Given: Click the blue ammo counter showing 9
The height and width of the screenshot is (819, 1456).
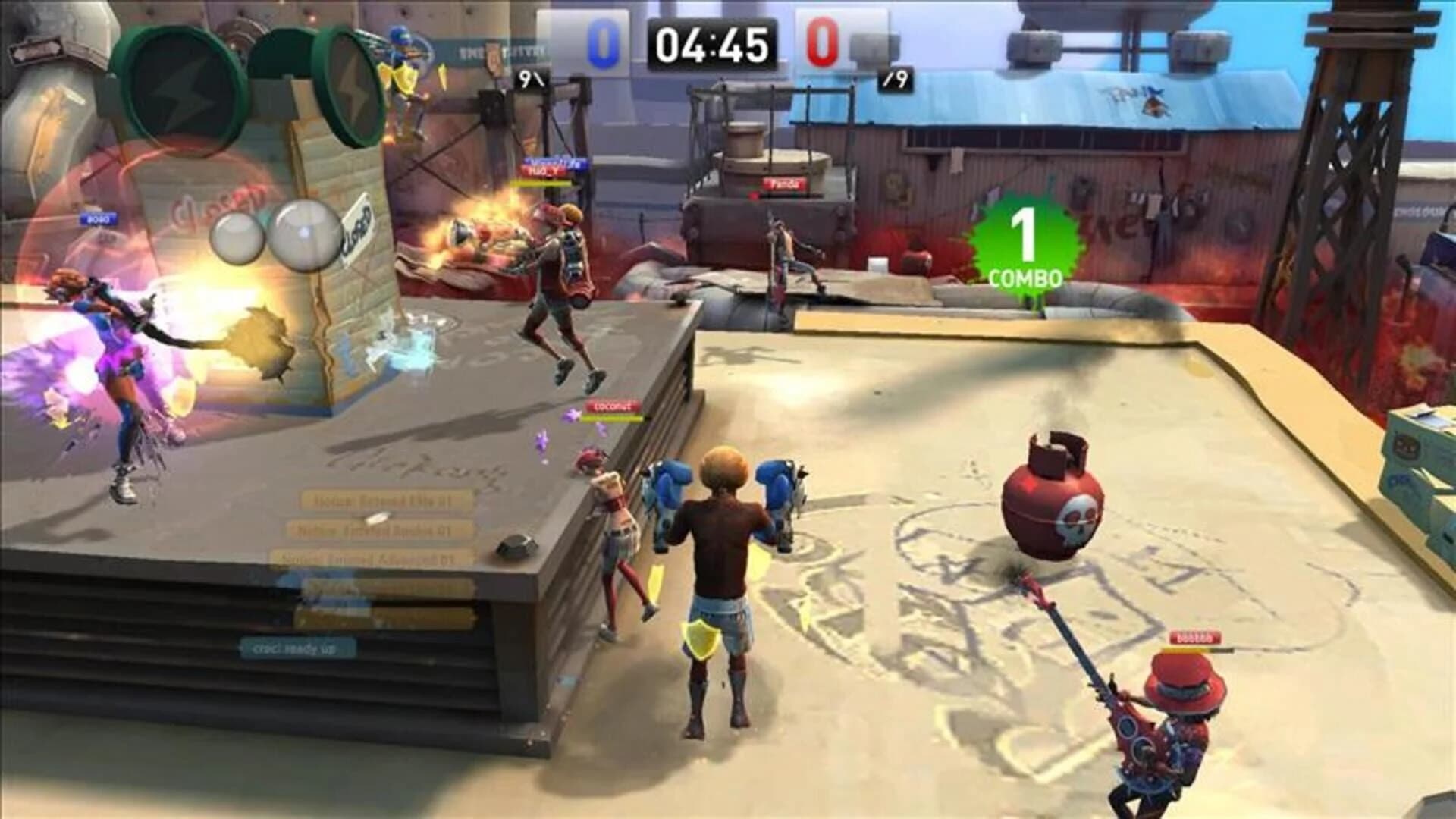Looking at the screenshot, I should (529, 78).
